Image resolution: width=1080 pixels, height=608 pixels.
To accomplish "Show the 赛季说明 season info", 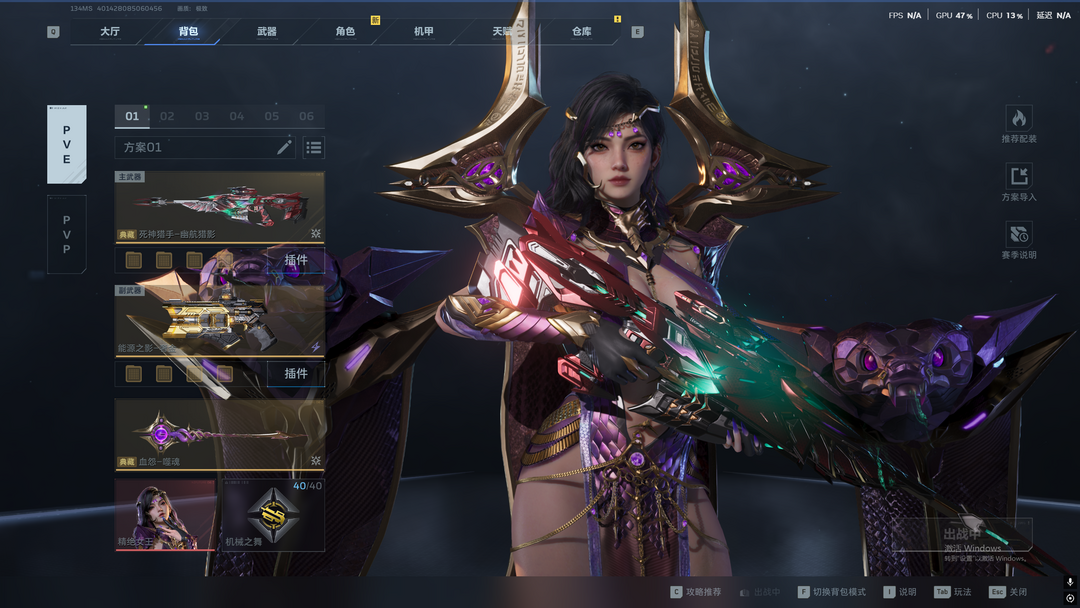I will click(x=1018, y=241).
